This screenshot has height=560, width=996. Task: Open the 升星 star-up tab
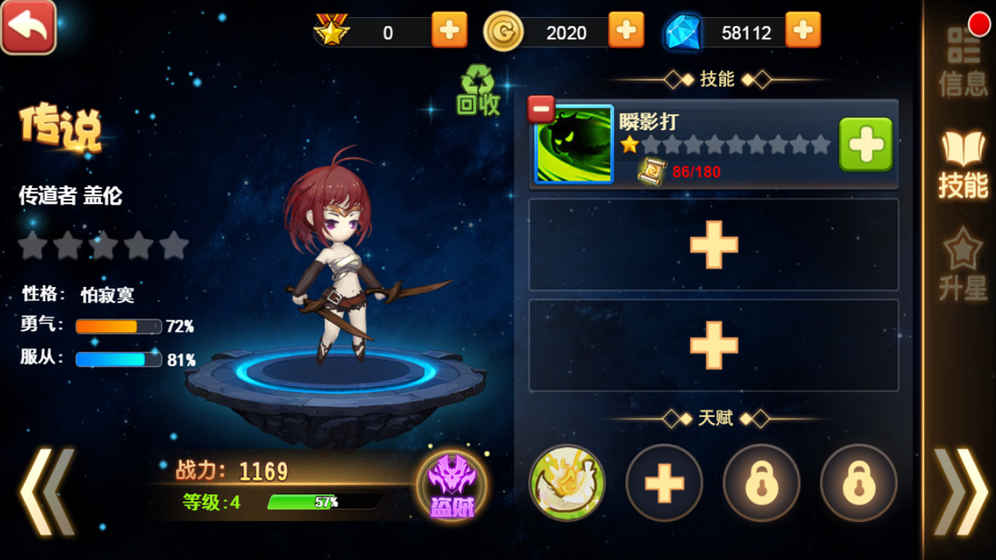(x=963, y=265)
